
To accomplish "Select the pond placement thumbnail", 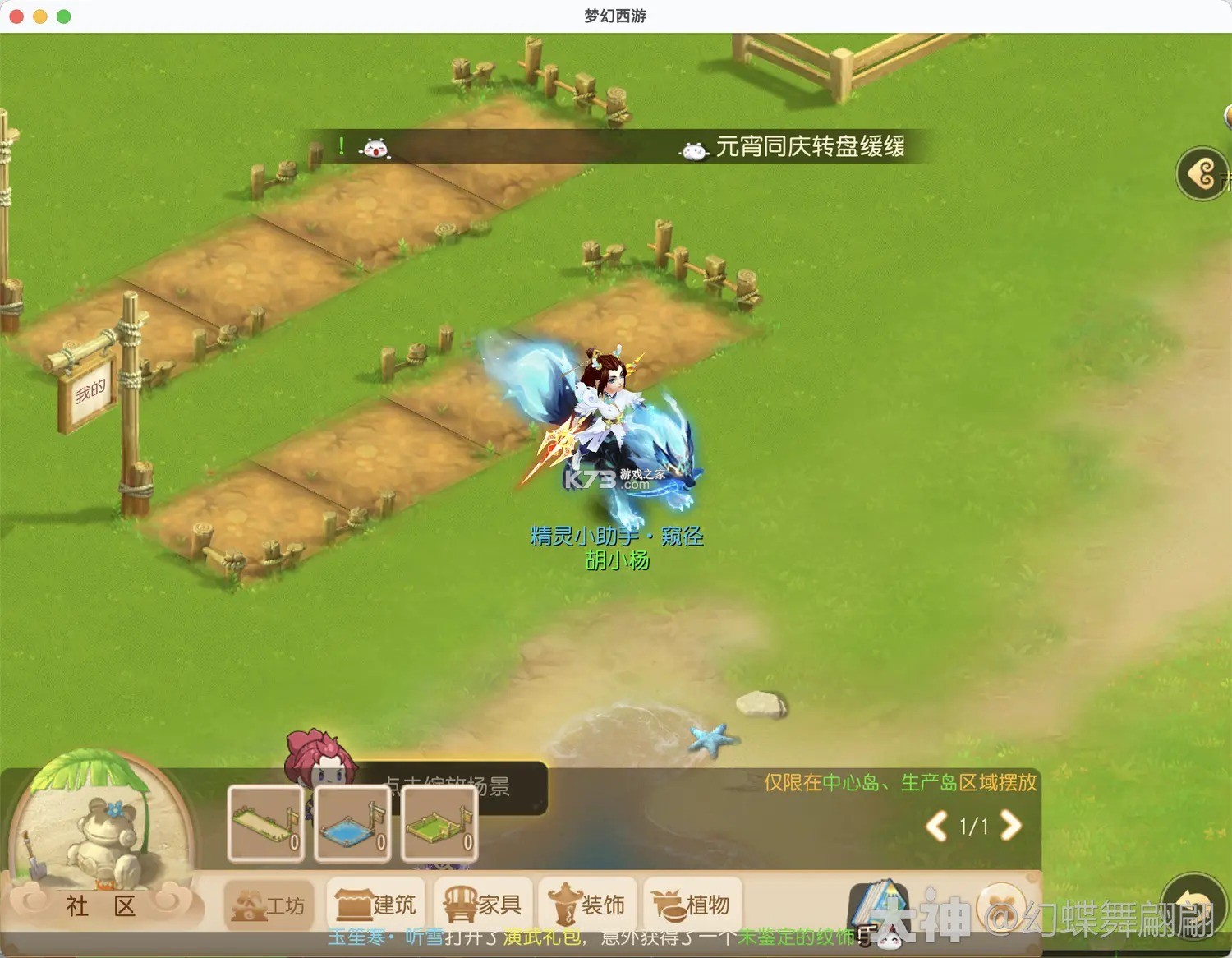I will 352,824.
